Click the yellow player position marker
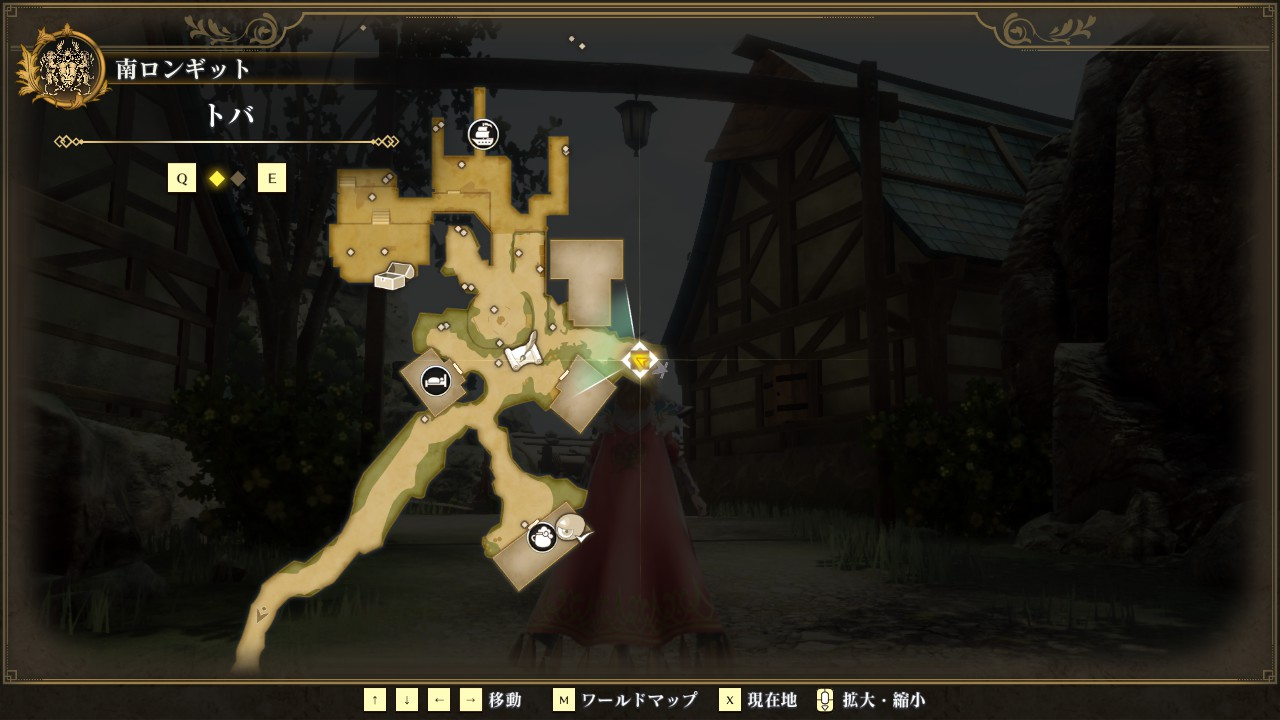The height and width of the screenshot is (720, 1280). pos(639,360)
